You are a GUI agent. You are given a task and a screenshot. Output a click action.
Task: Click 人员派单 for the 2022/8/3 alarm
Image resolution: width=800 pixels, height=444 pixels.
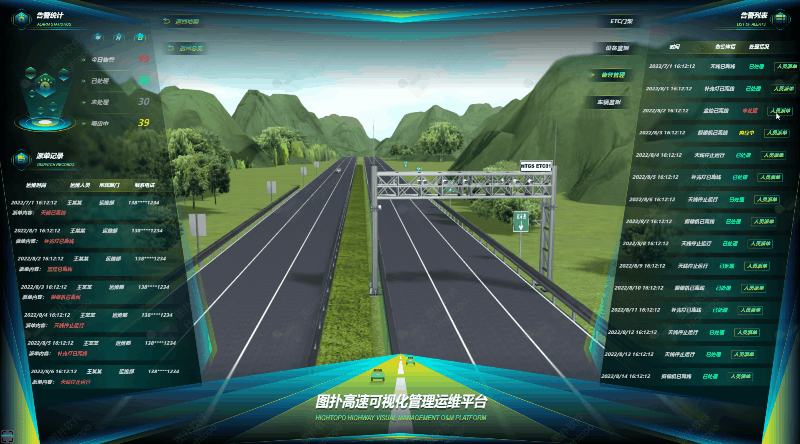(777, 132)
